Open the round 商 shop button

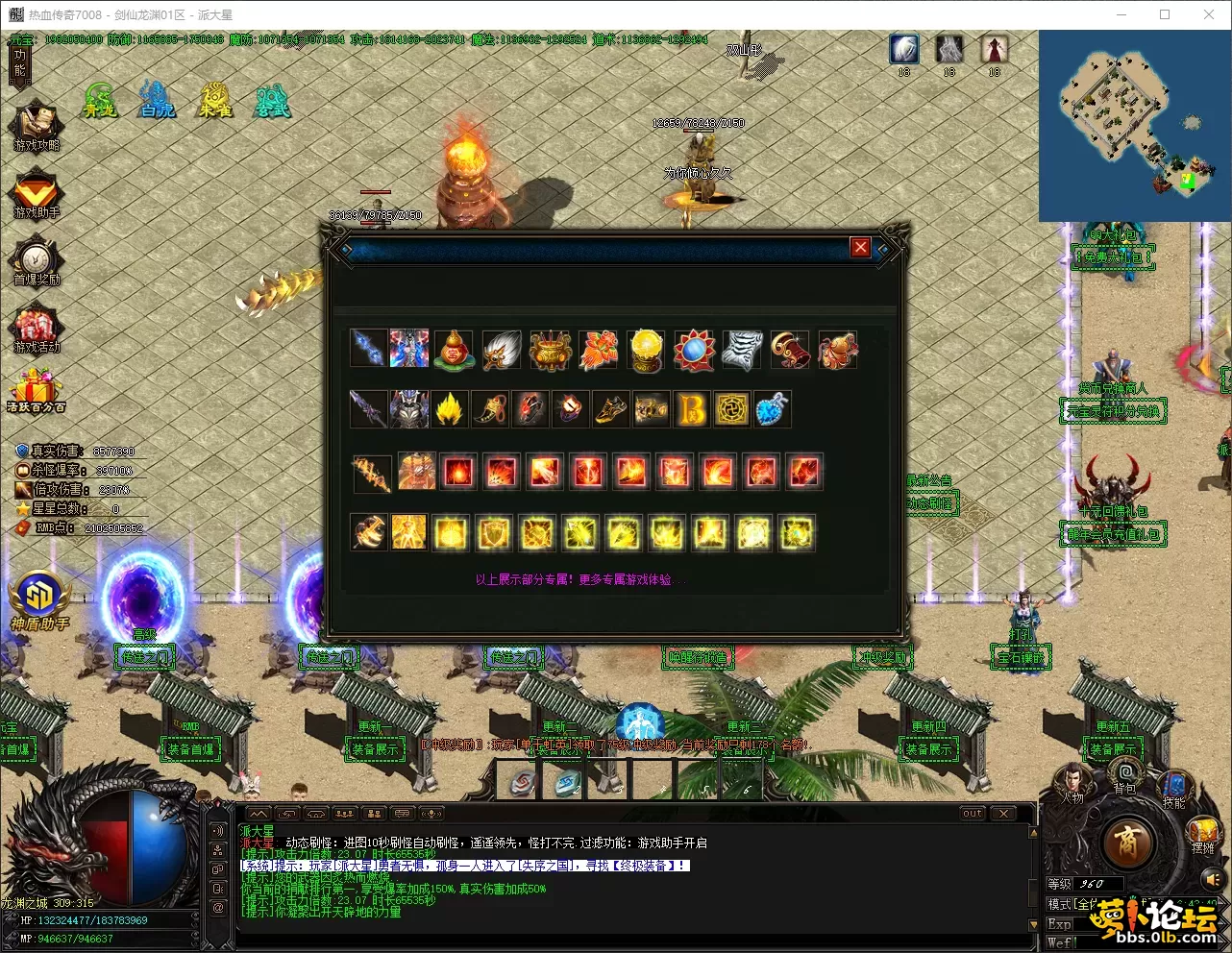click(1125, 843)
